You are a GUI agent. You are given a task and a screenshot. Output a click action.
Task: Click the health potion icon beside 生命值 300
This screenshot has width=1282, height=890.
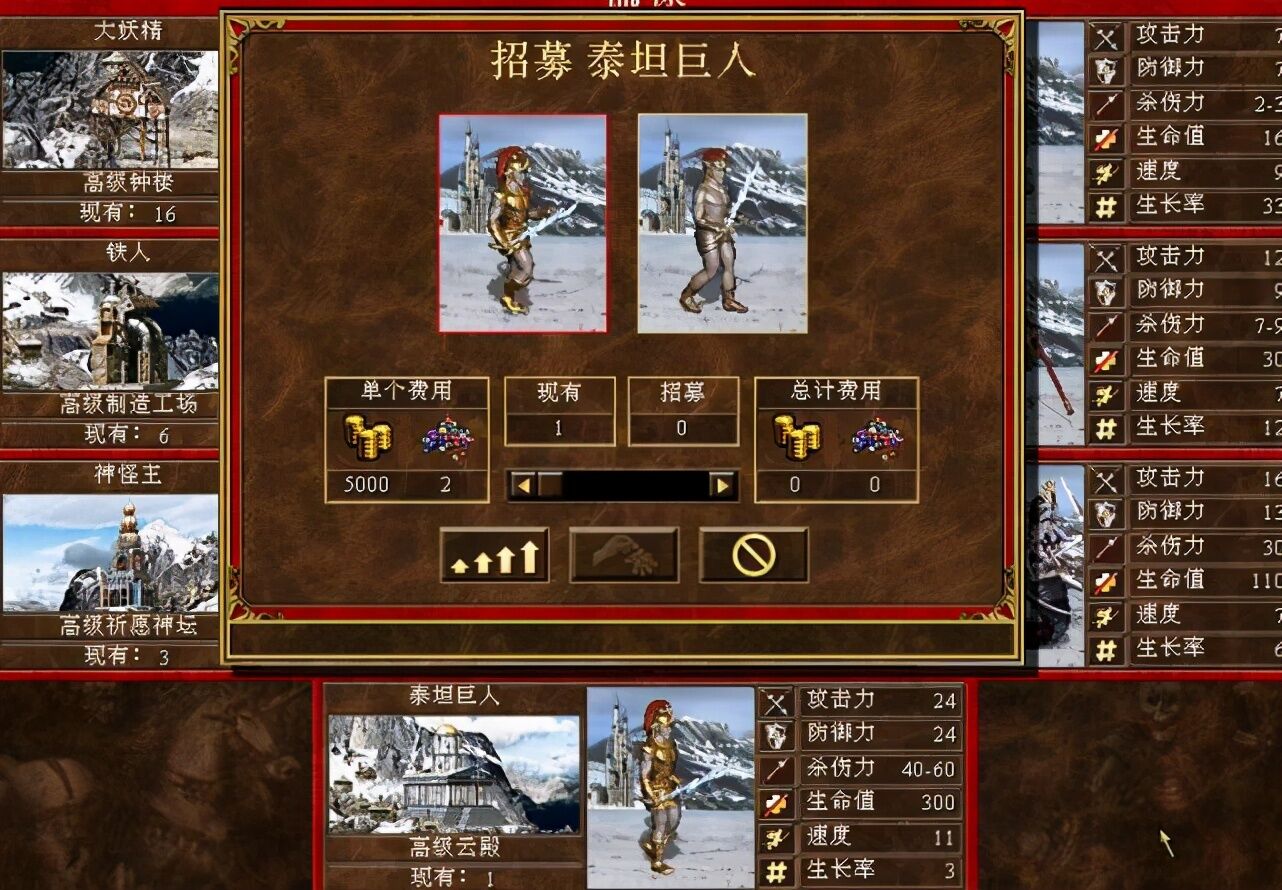[775, 802]
